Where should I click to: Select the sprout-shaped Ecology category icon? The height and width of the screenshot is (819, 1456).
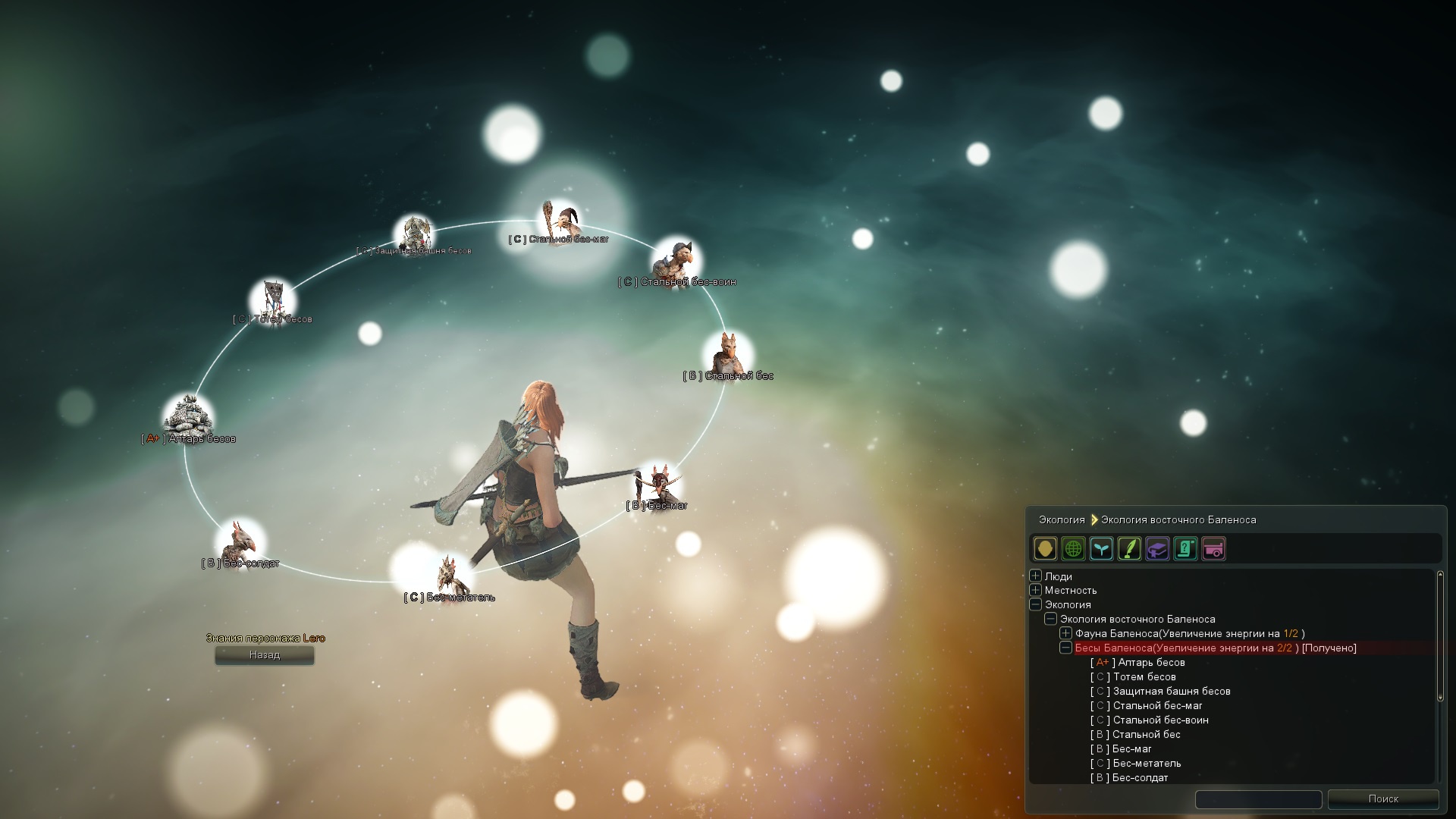coord(1102,548)
